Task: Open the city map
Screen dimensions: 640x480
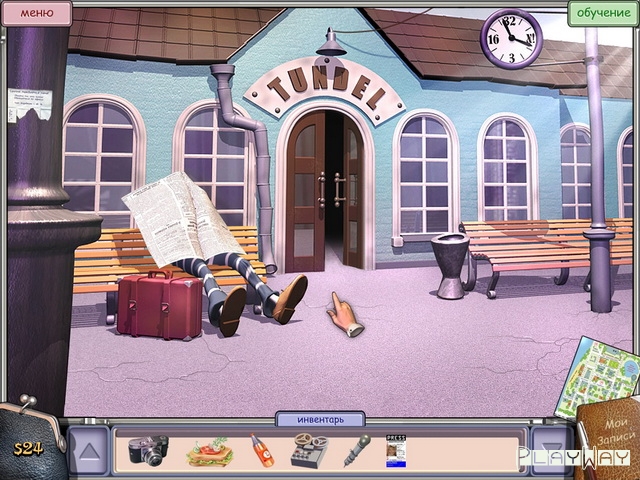Action: coord(604,372)
